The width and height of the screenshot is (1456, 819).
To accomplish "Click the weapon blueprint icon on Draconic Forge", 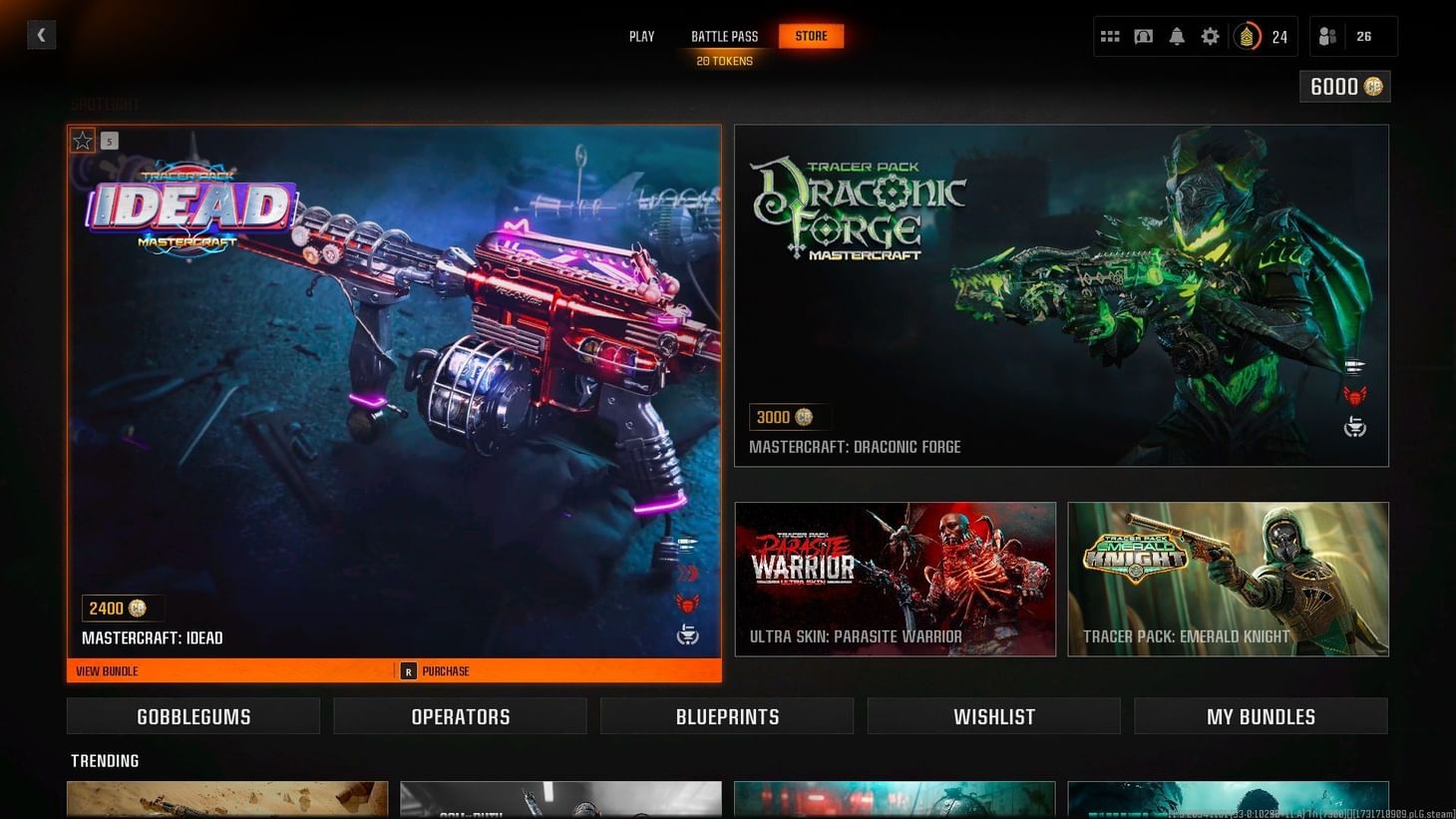I will coord(1354,364).
